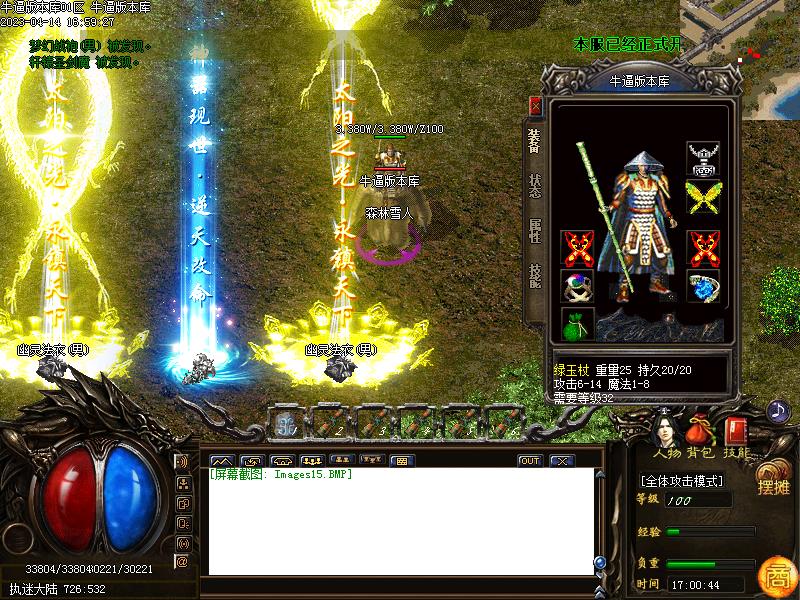
Task: Select the yellow butterfly medal slot
Action: (702, 198)
